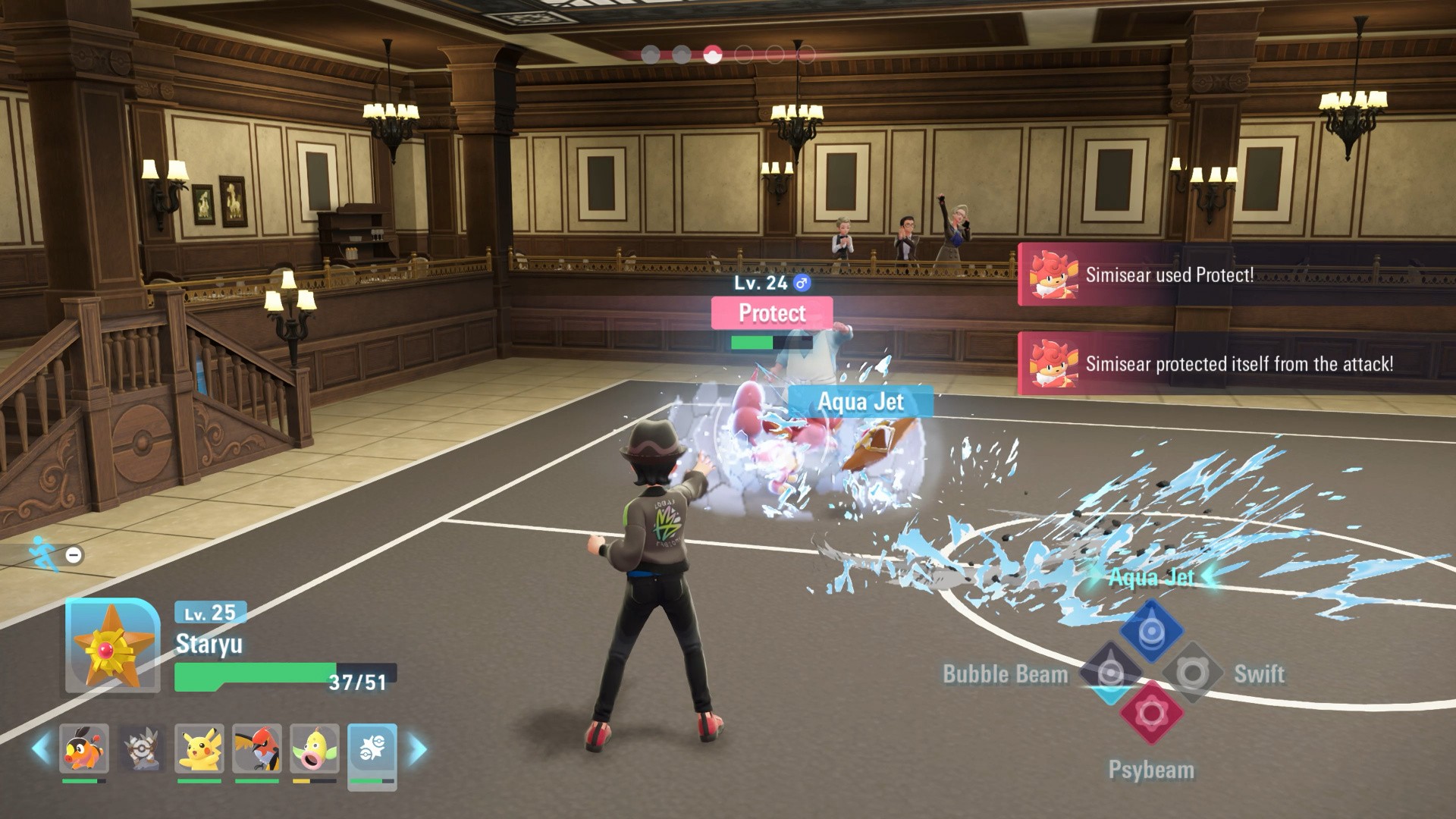1456x819 pixels.
Task: Select the highlighted active Pokémon battle slot
Action: (x=372, y=750)
